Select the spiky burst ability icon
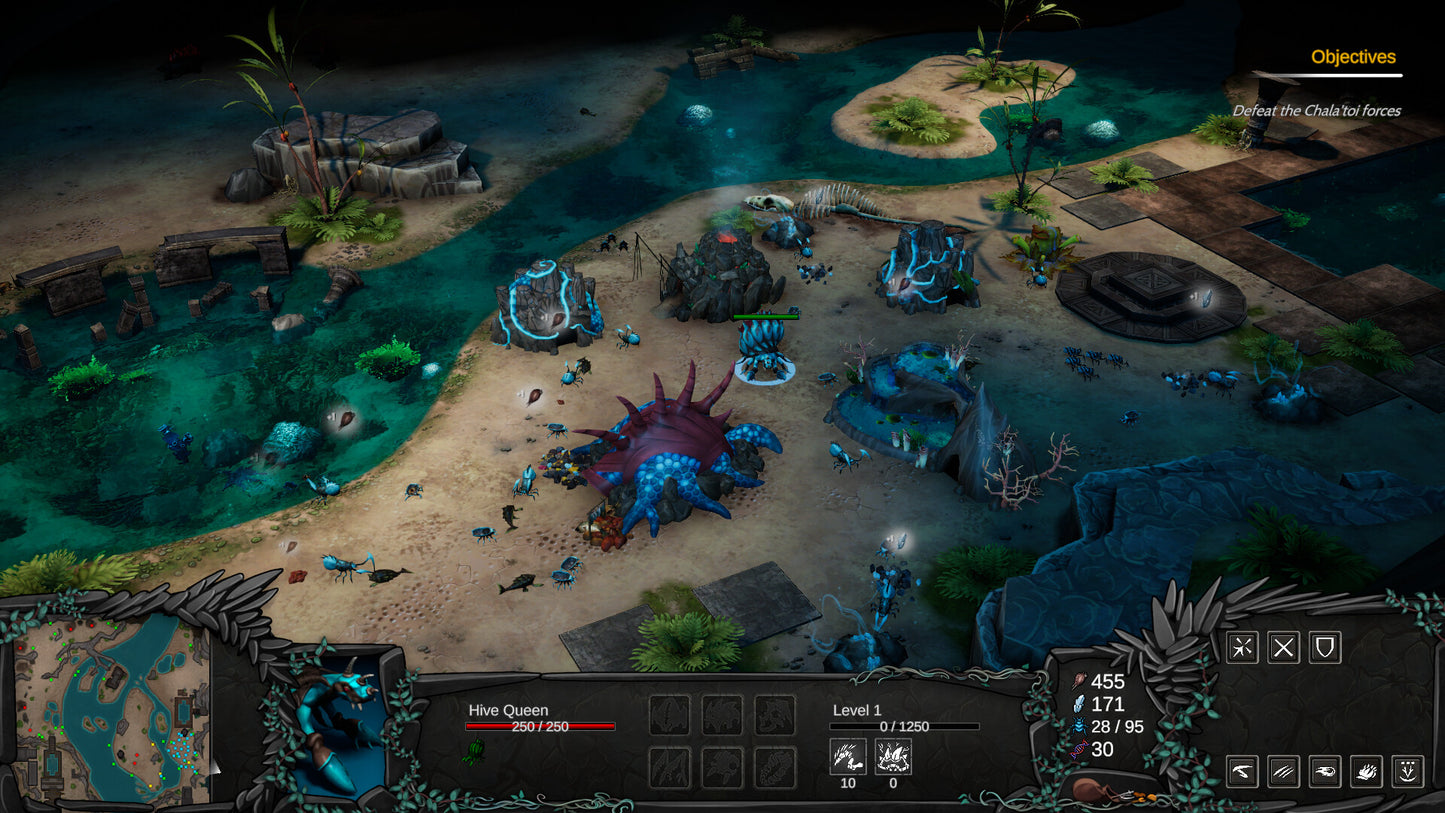This screenshot has width=1445, height=813. point(1367,771)
